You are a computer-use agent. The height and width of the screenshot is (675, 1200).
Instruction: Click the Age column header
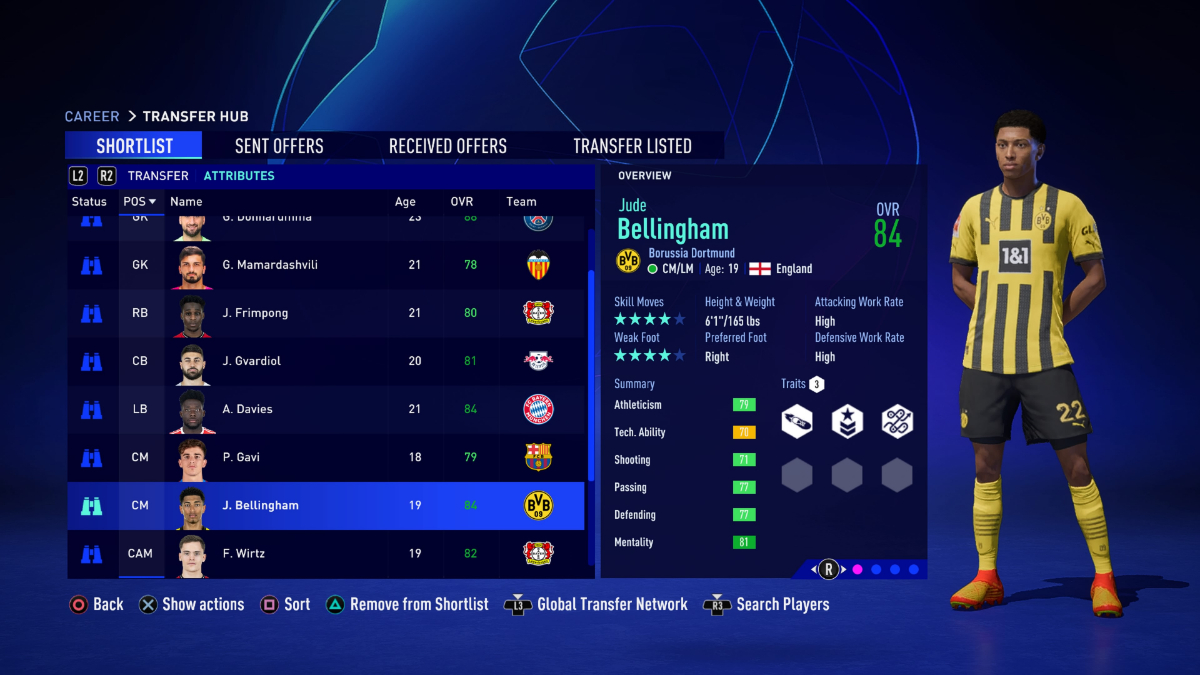(x=405, y=202)
